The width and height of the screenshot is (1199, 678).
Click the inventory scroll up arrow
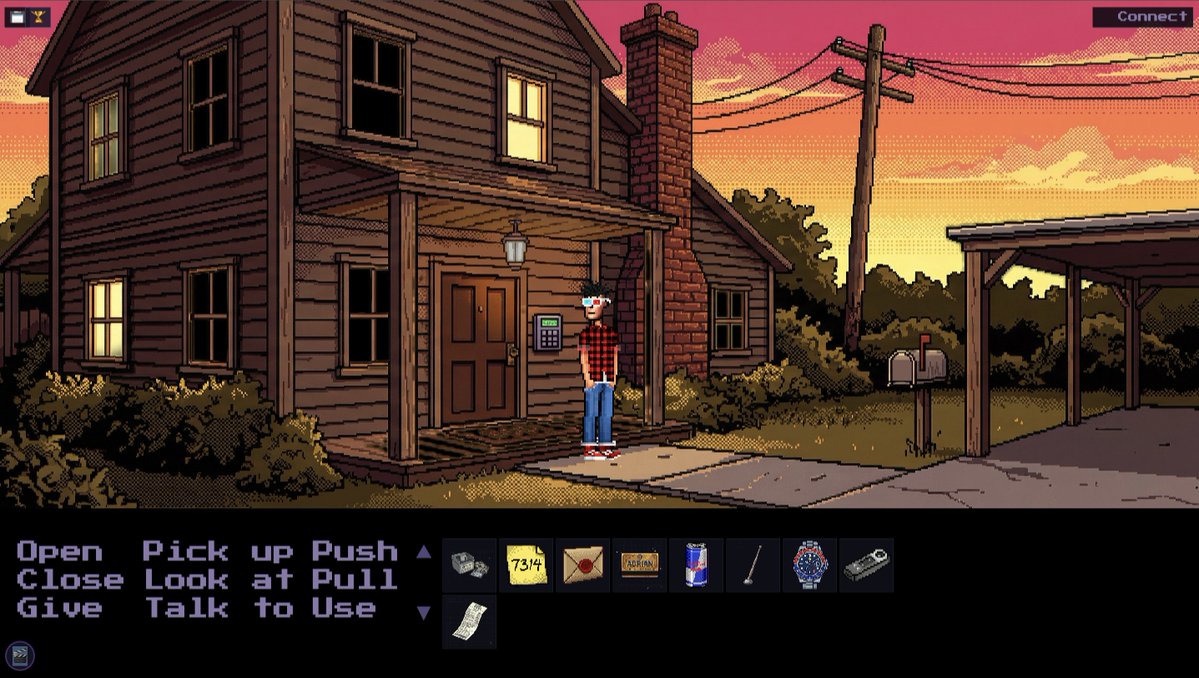(x=423, y=551)
